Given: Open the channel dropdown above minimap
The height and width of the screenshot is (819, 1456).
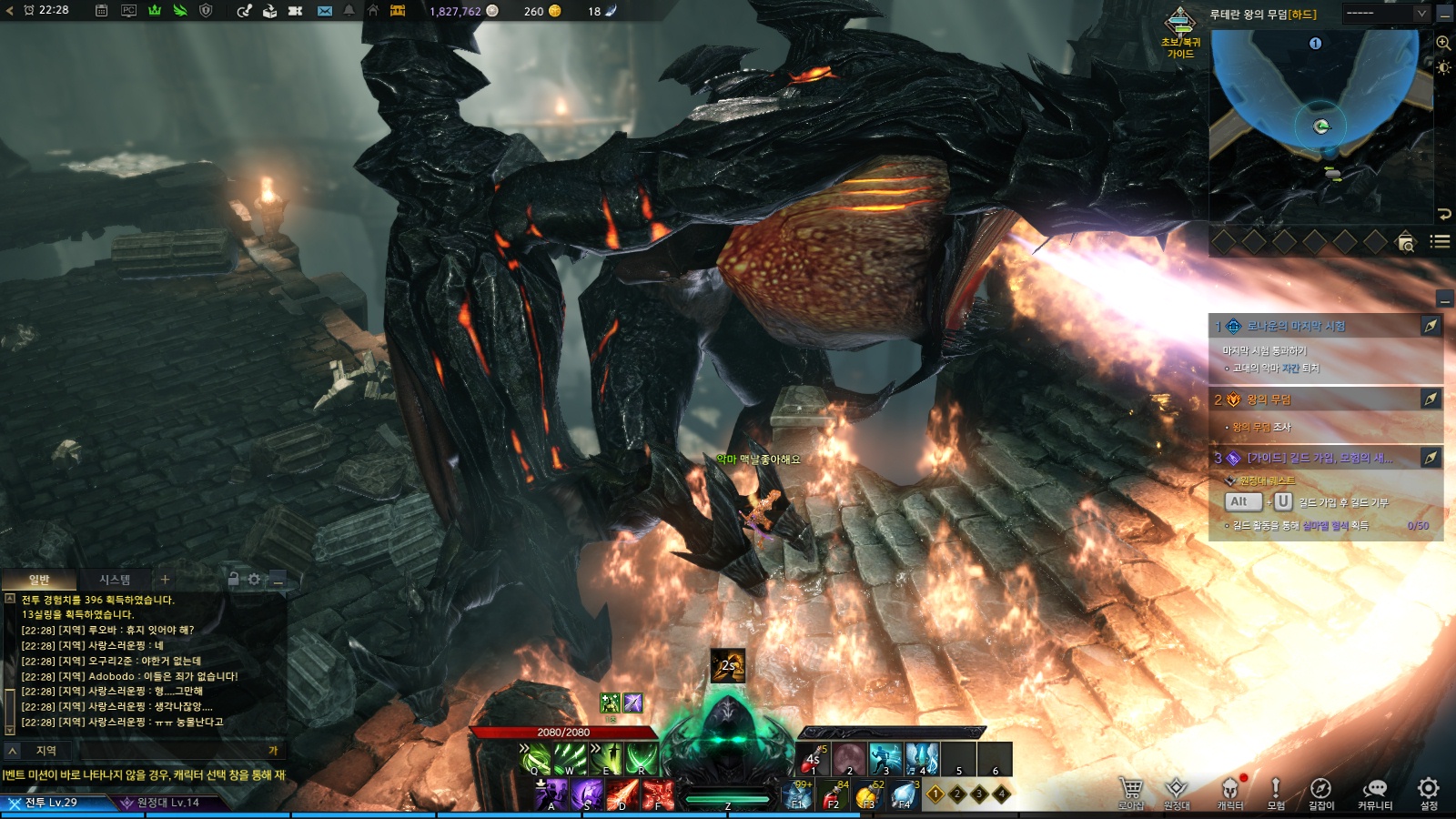Looking at the screenshot, I should [1386, 14].
